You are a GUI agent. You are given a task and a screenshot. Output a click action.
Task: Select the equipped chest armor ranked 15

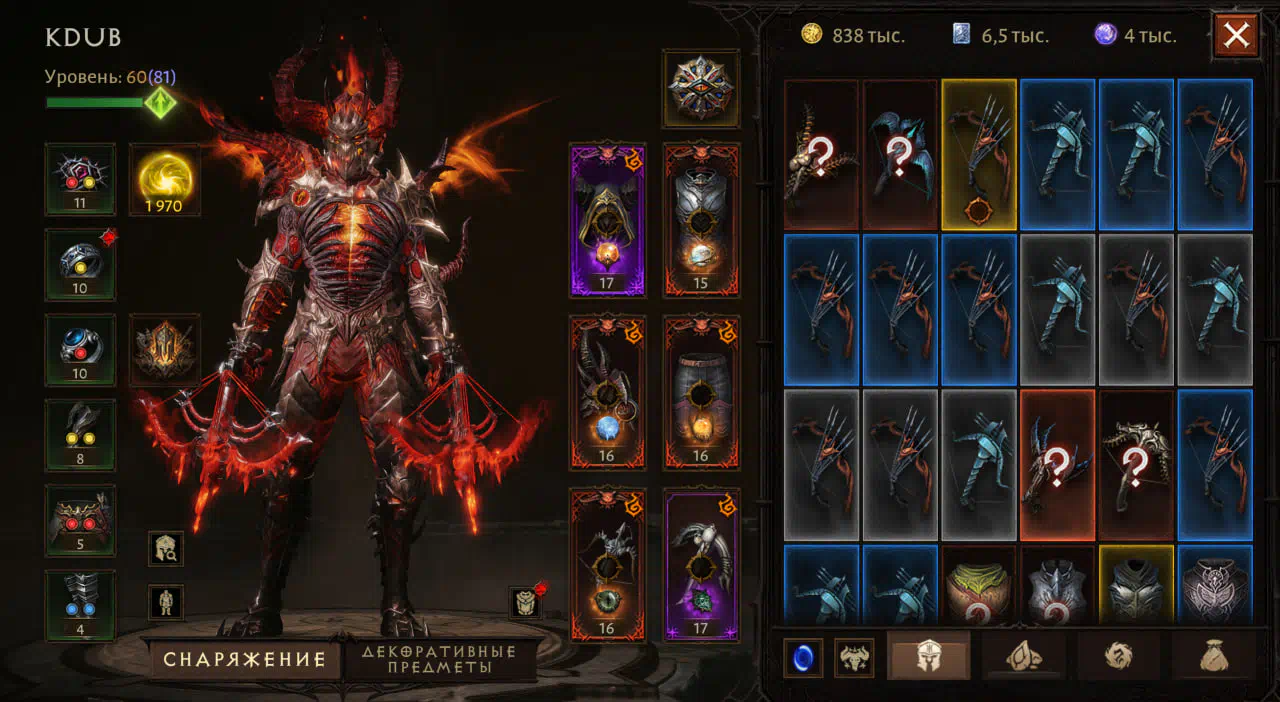(x=700, y=220)
